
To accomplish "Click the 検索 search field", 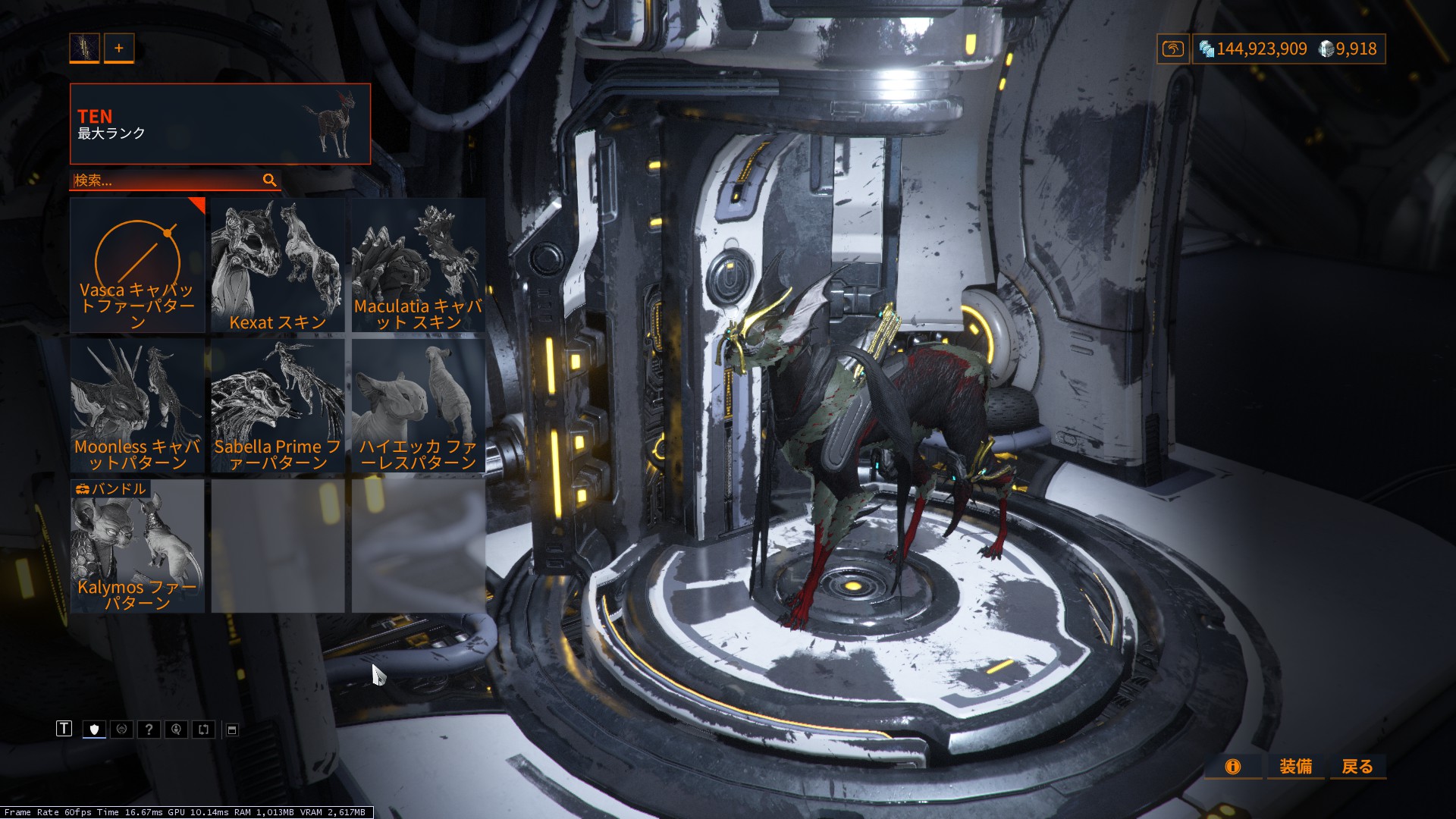I will (x=167, y=180).
